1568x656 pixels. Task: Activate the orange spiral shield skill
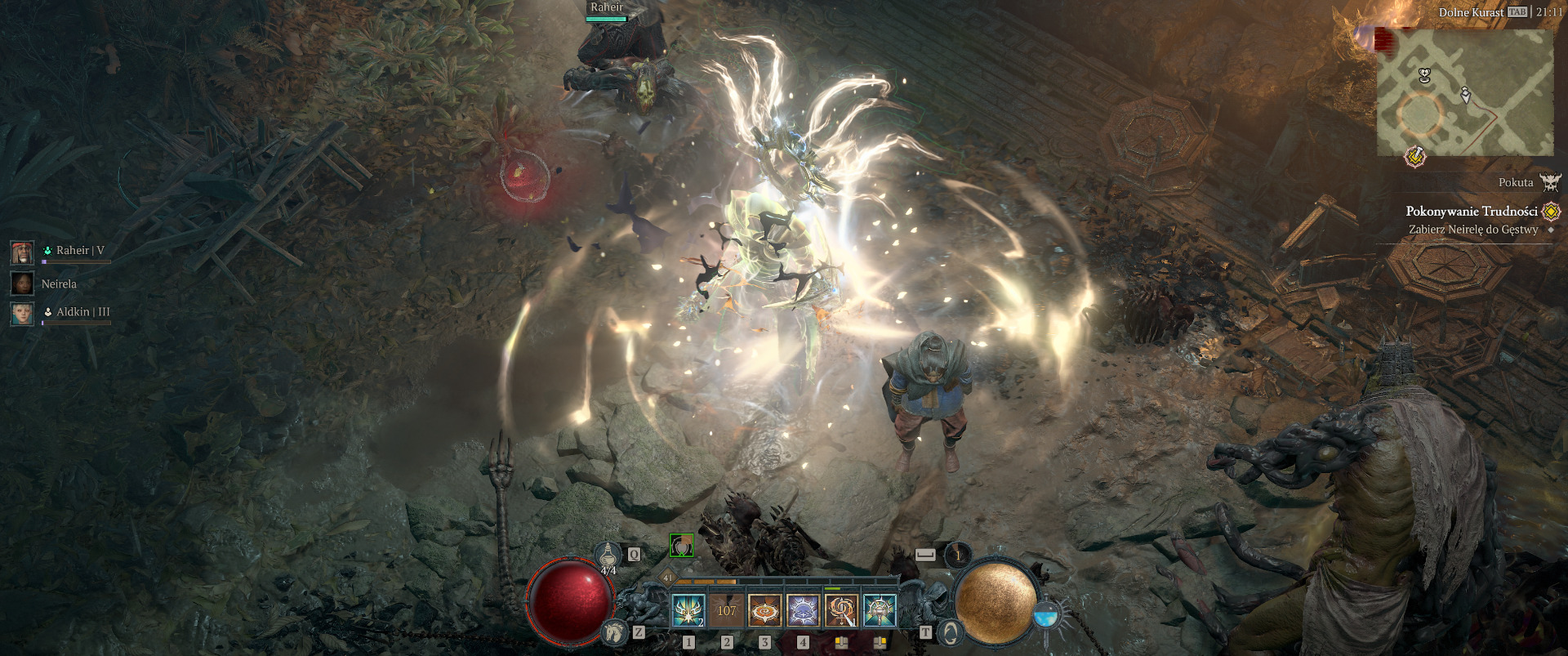(764, 610)
